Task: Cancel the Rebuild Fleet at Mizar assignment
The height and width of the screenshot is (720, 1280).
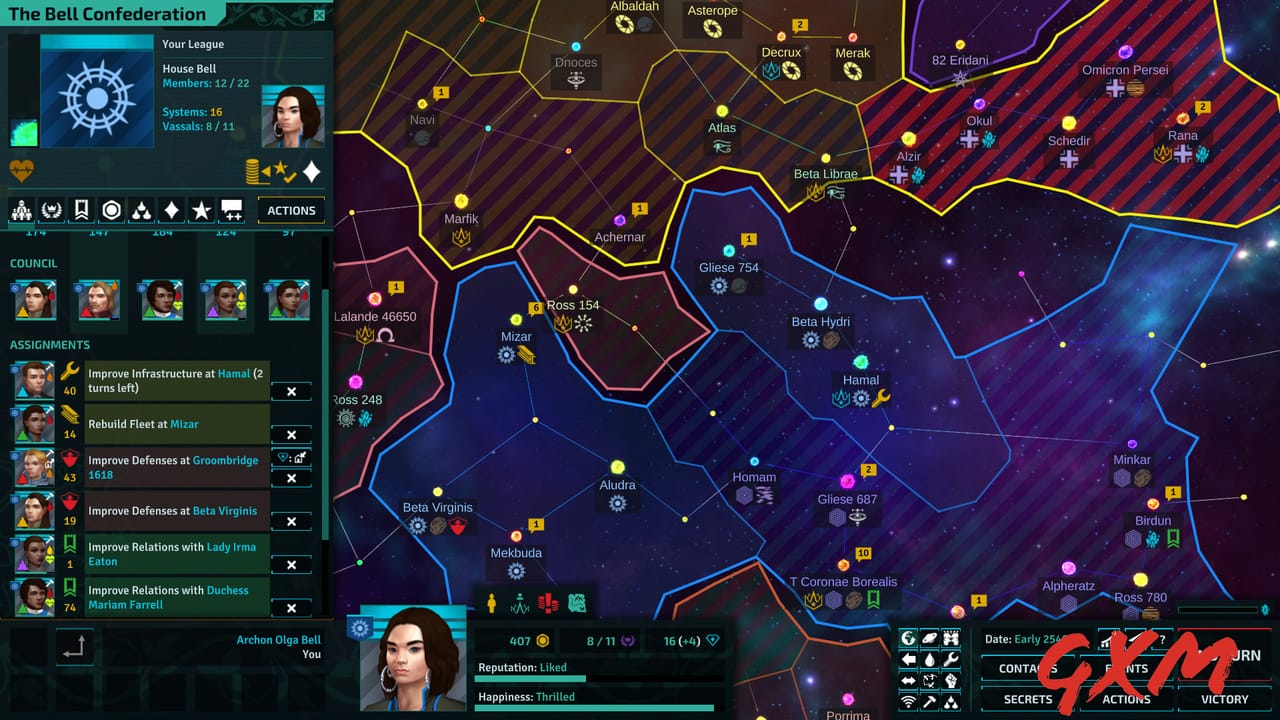Action: pyautogui.click(x=290, y=435)
